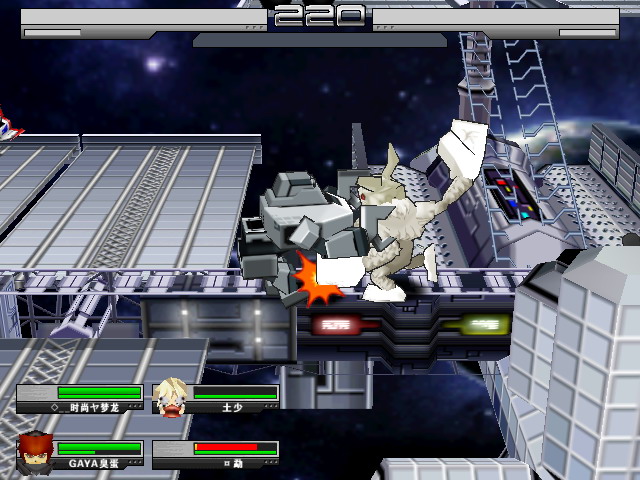
Task: Select the blonde character portrait for 土少
Action: tap(172, 397)
